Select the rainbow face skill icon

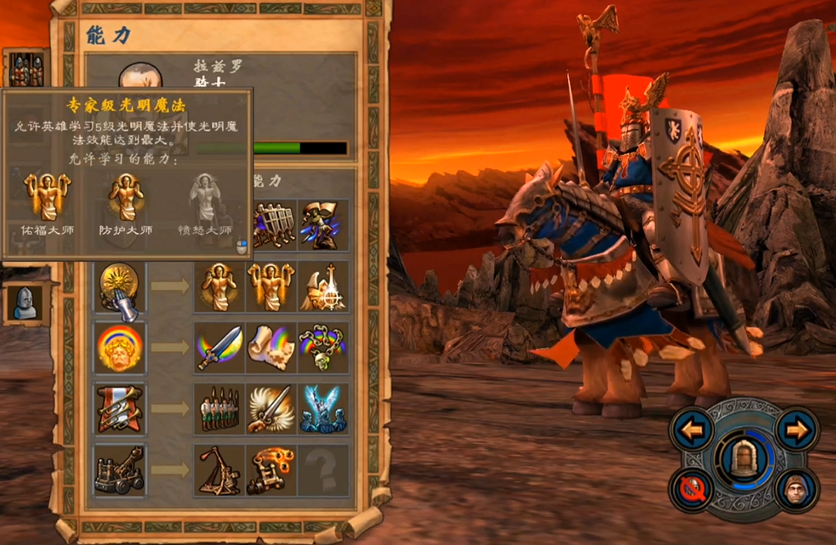(120, 348)
